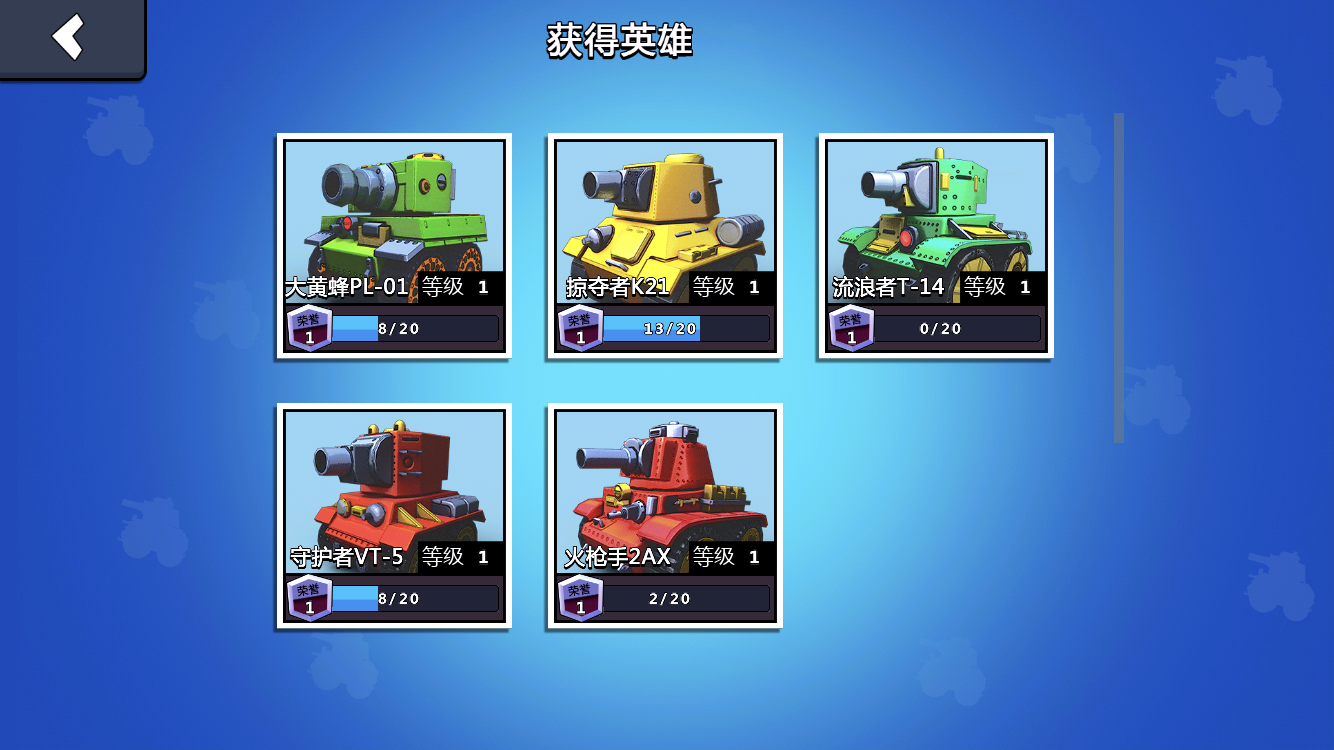Click the 等级 label on 火枪手2AX
1334x750 pixels.
[712, 555]
